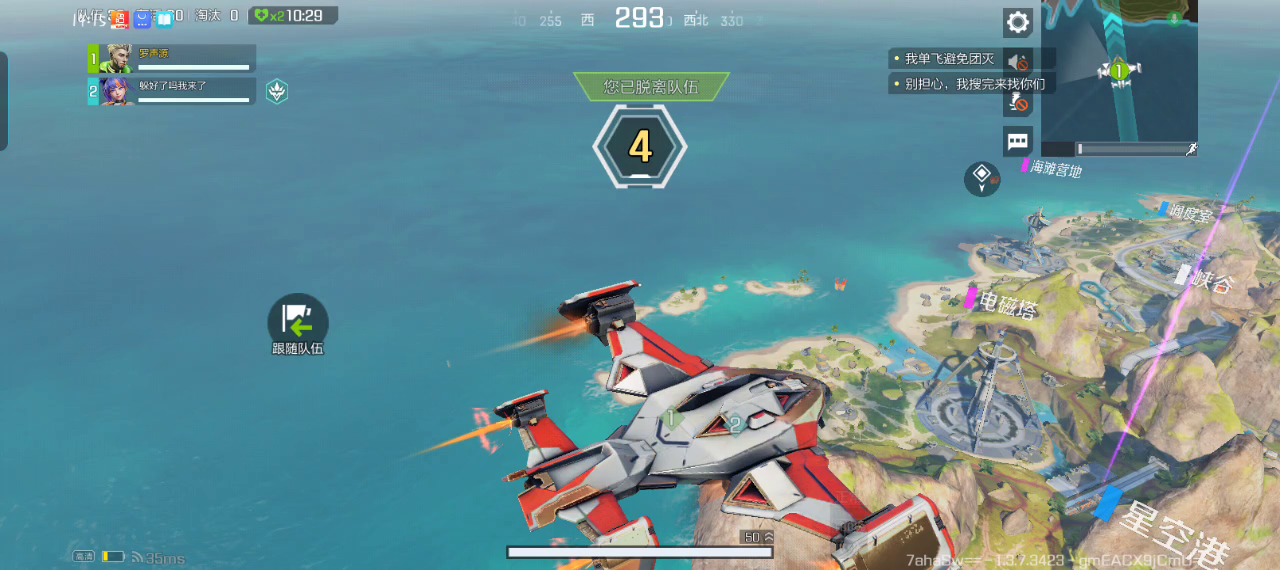Select the 别担心，我搜完来找你们 quick message
Screen dimensions: 1280x570
tap(970, 84)
